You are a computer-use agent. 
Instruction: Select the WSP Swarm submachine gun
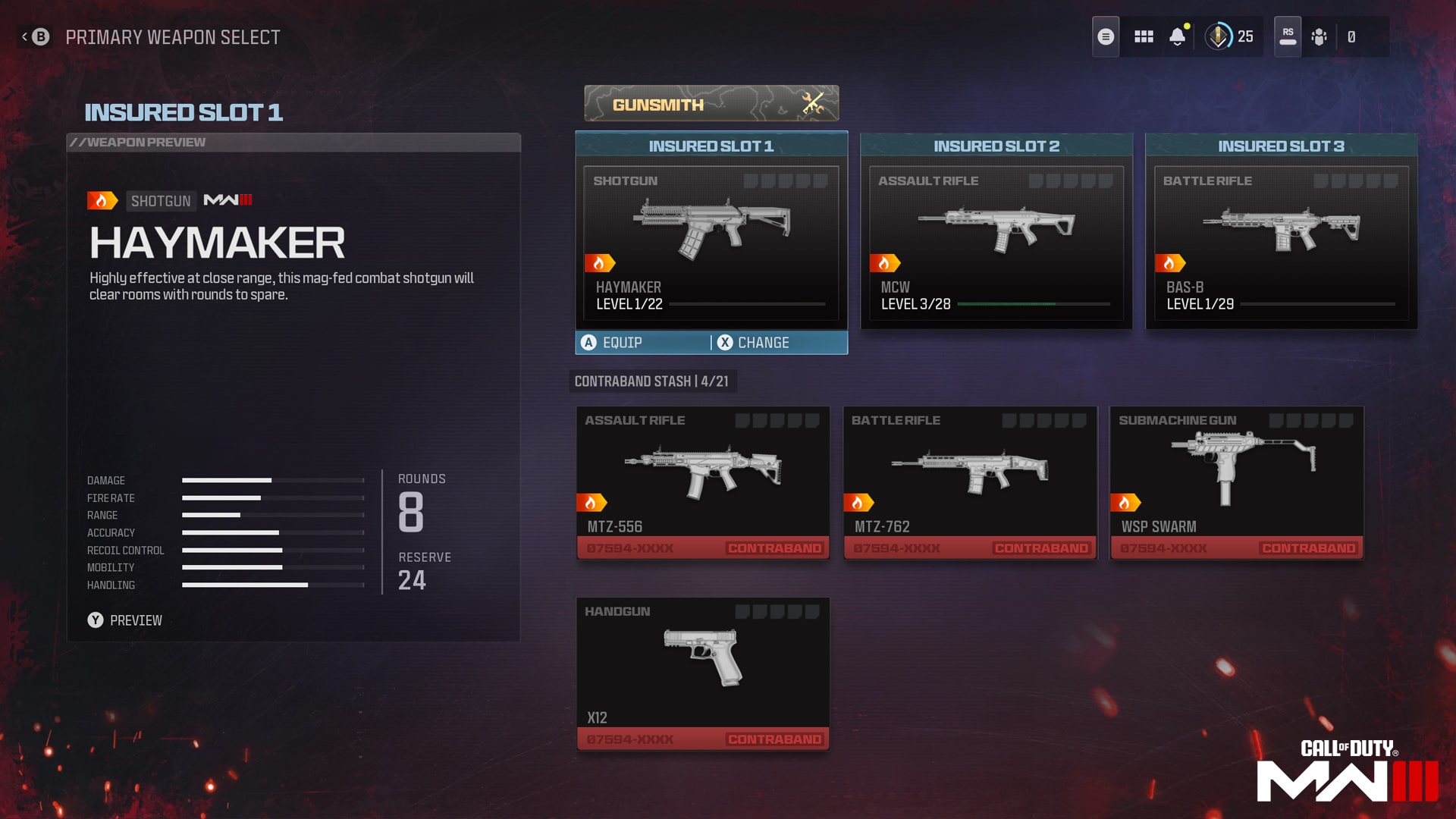pyautogui.click(x=1236, y=483)
